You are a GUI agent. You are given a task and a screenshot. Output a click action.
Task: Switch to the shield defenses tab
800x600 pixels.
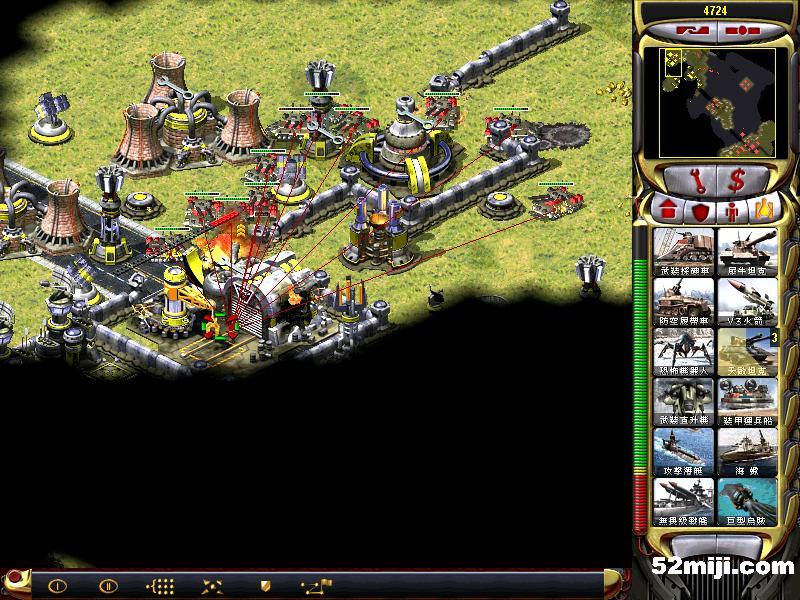[x=698, y=211]
